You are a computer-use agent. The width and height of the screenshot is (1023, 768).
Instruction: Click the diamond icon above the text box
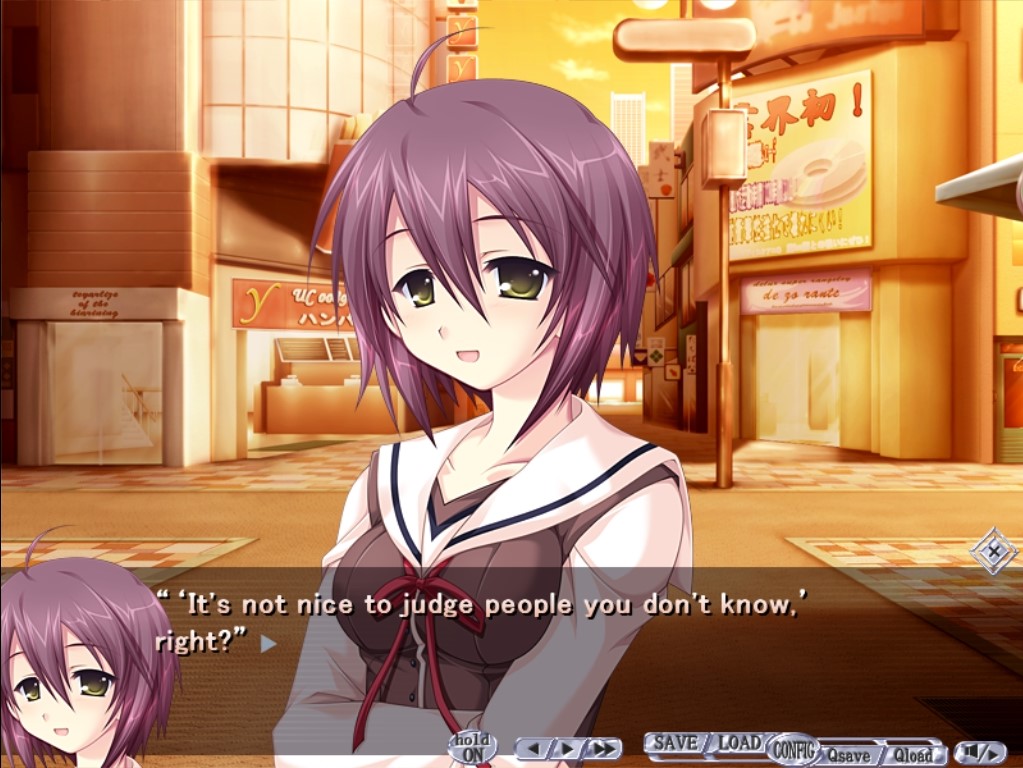click(994, 551)
